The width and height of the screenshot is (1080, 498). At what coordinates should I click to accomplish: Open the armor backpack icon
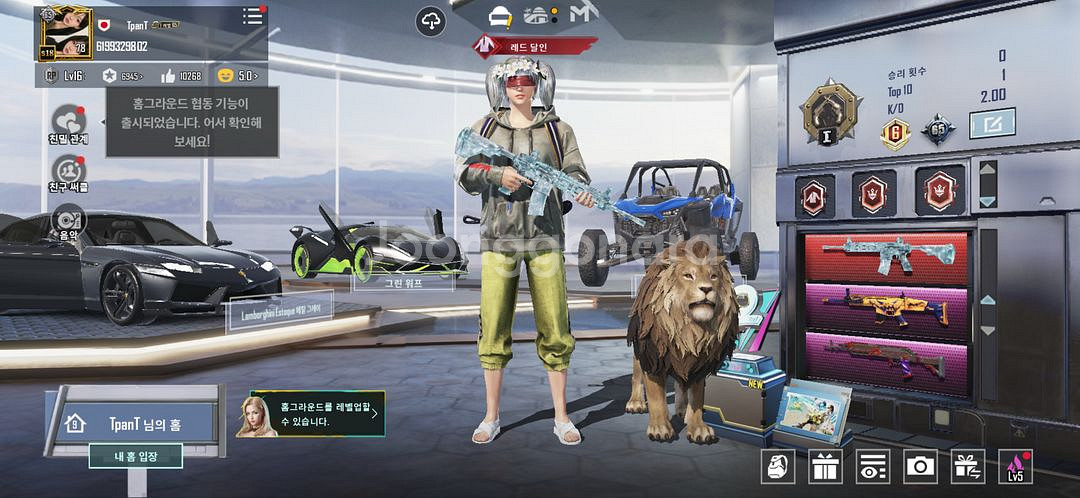coord(778,466)
